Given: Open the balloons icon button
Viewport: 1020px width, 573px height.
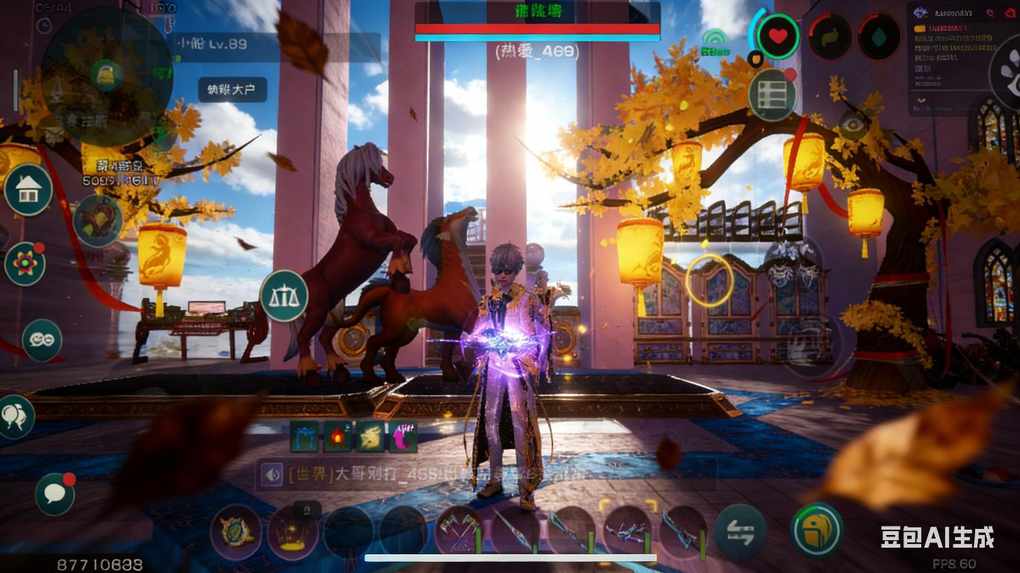Looking at the screenshot, I should 14,416.
